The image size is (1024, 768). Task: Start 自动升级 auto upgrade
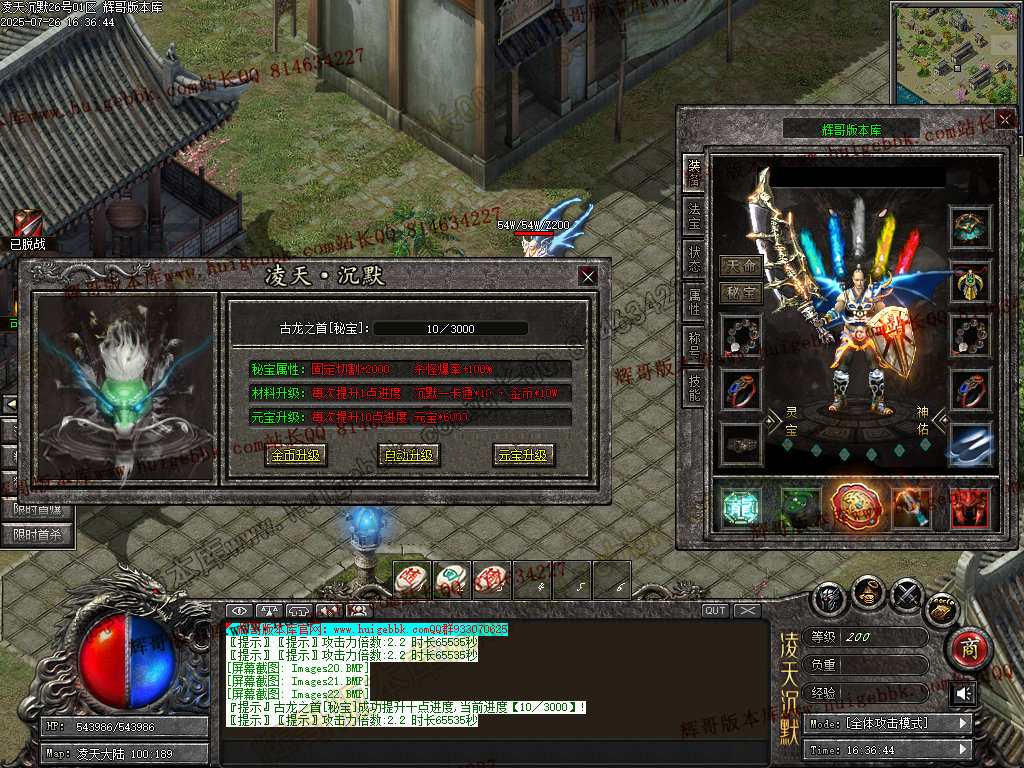point(409,455)
